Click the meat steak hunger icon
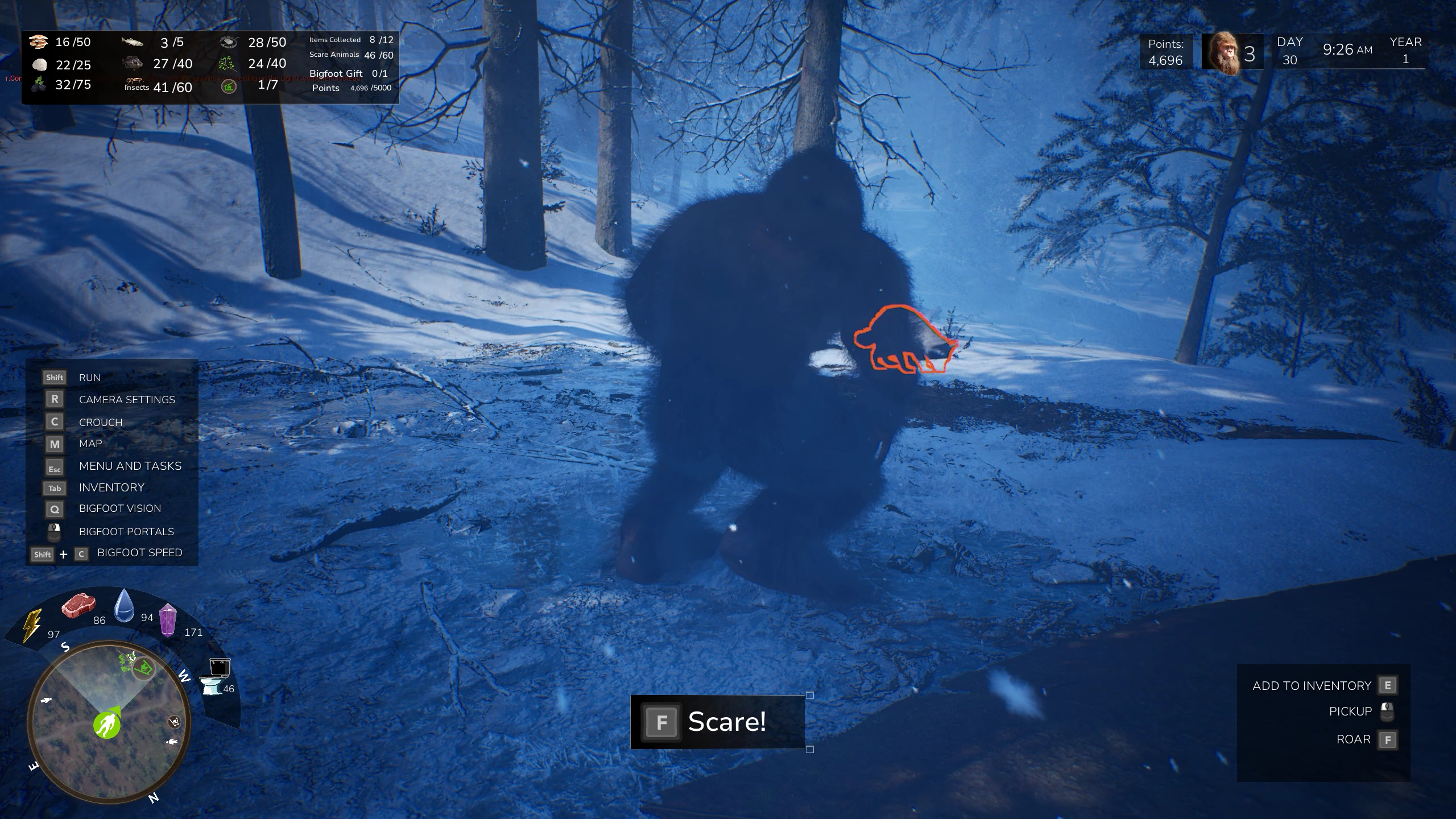1456x819 pixels. 80,605
